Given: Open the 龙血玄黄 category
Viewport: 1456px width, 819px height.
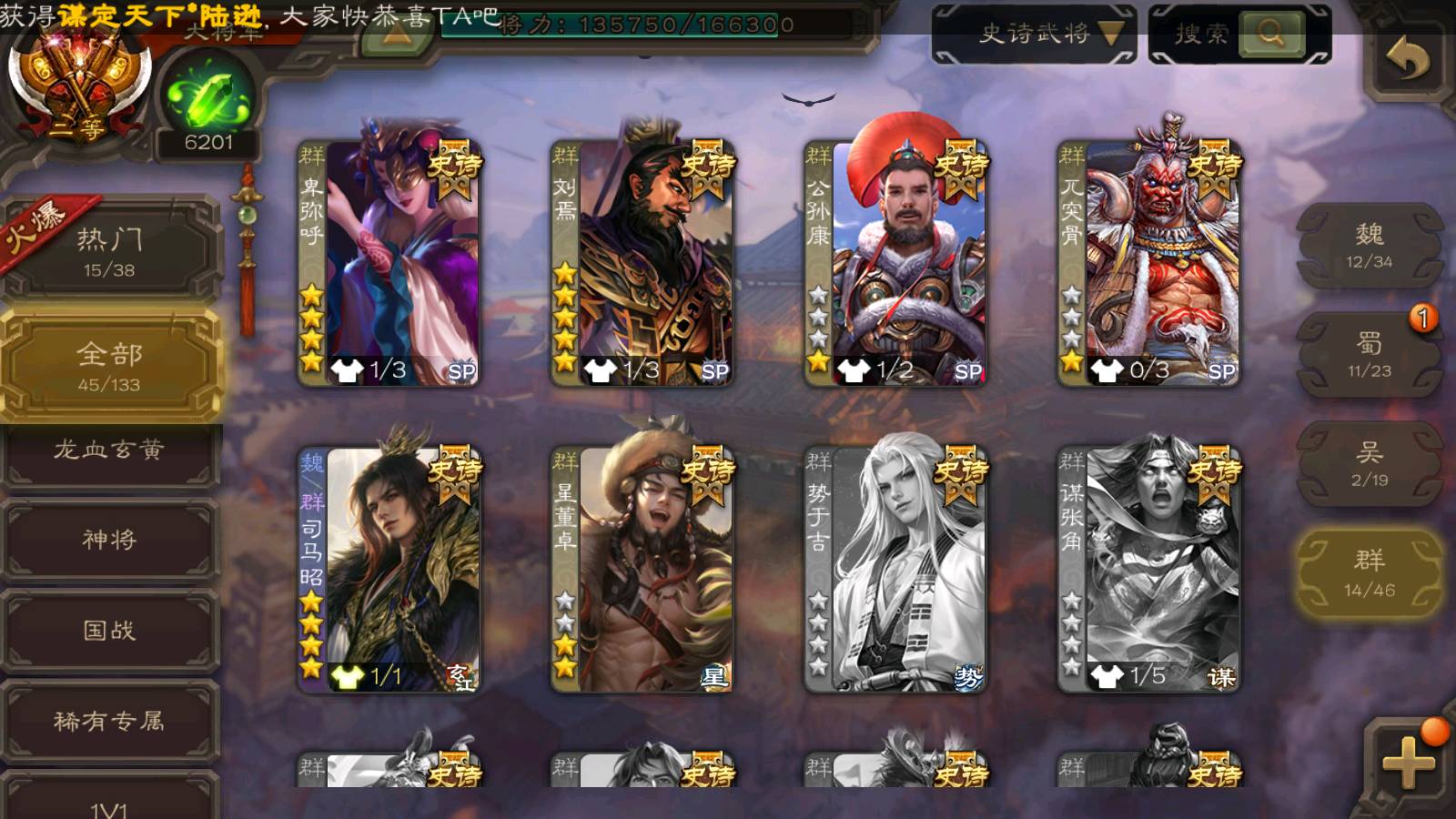Looking at the screenshot, I should pyautogui.click(x=109, y=450).
